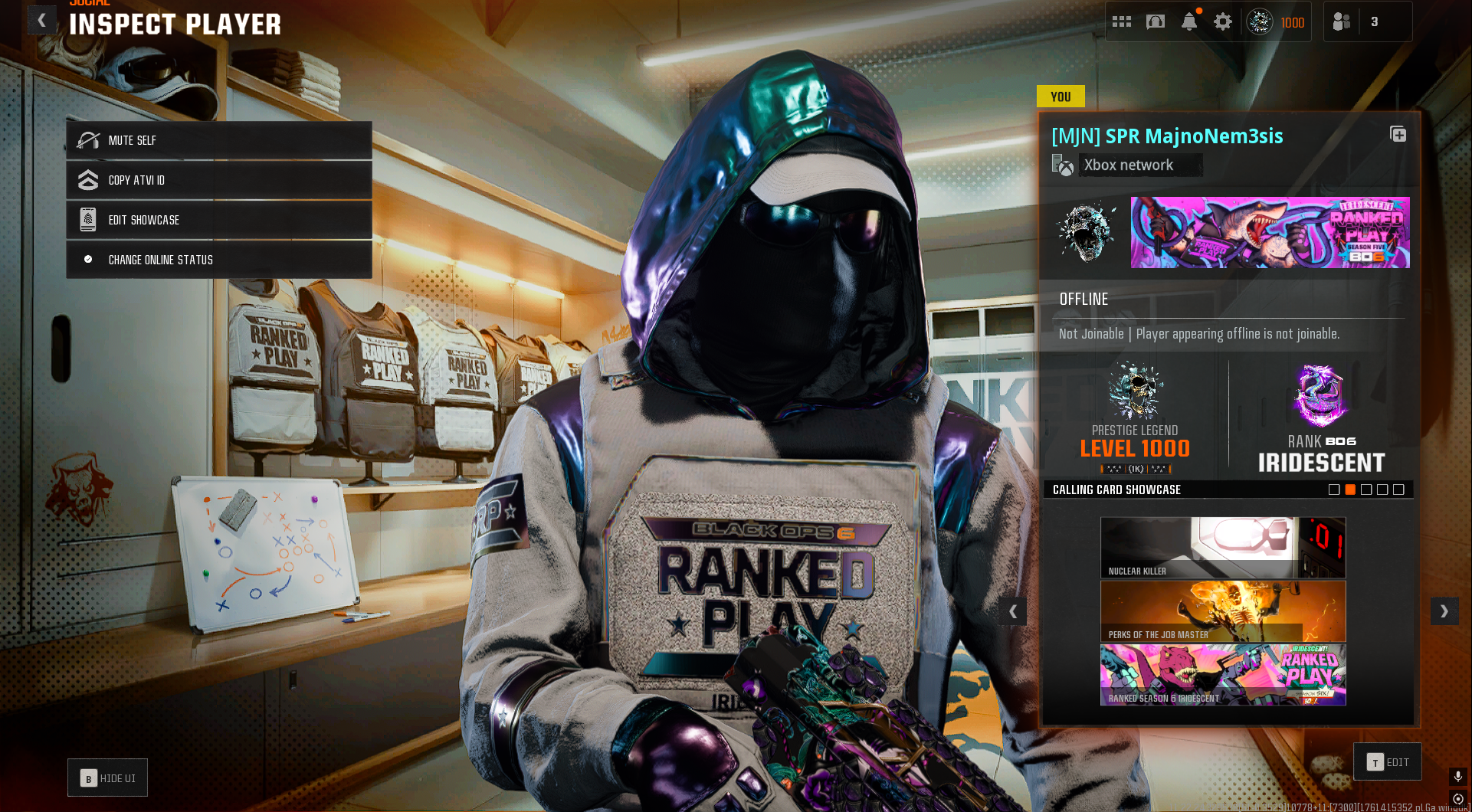Screen dimensions: 1472x812
Task: Open the settings gear icon
Action: tap(1223, 21)
